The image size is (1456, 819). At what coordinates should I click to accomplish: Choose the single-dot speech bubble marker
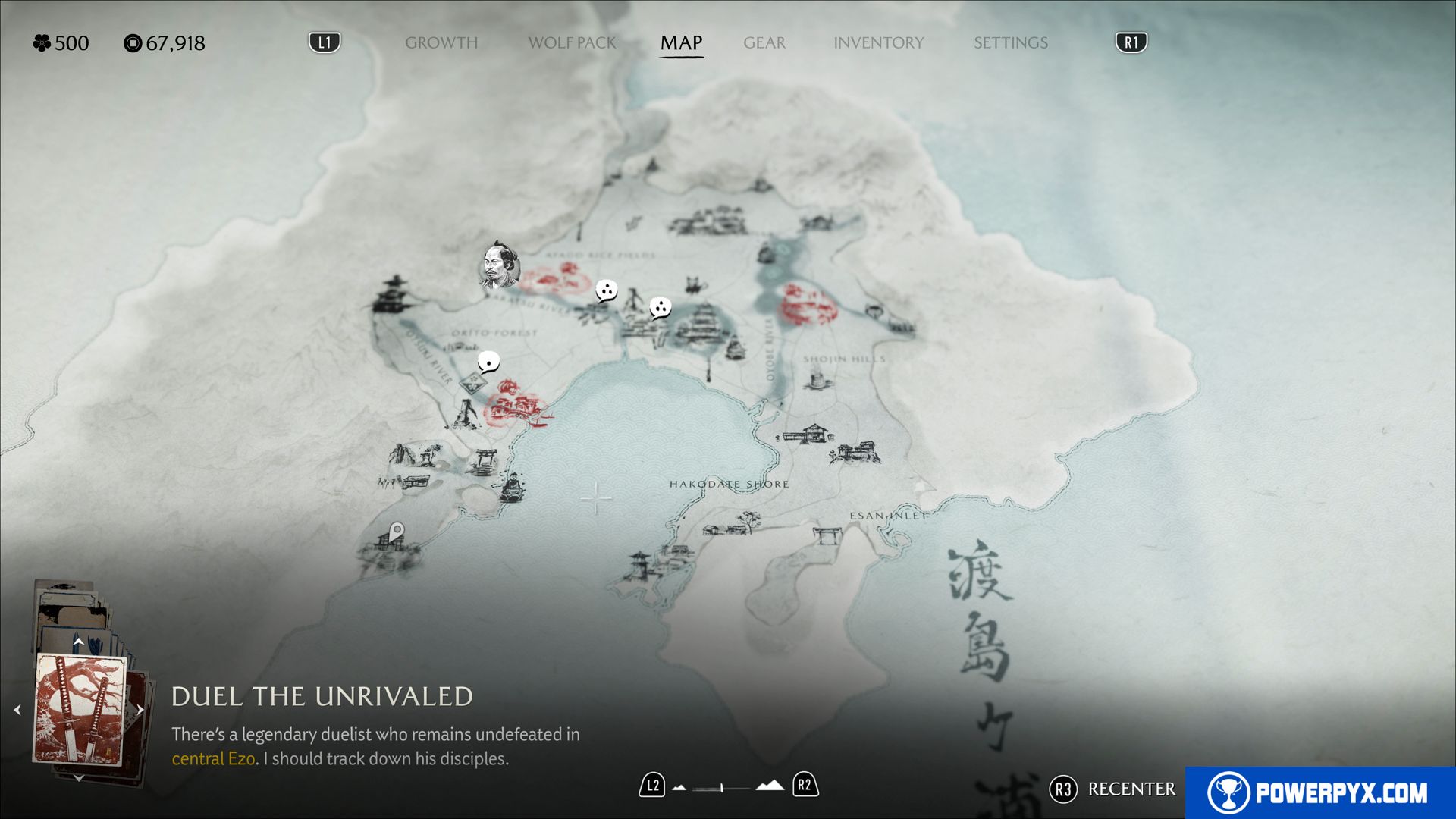point(488,362)
